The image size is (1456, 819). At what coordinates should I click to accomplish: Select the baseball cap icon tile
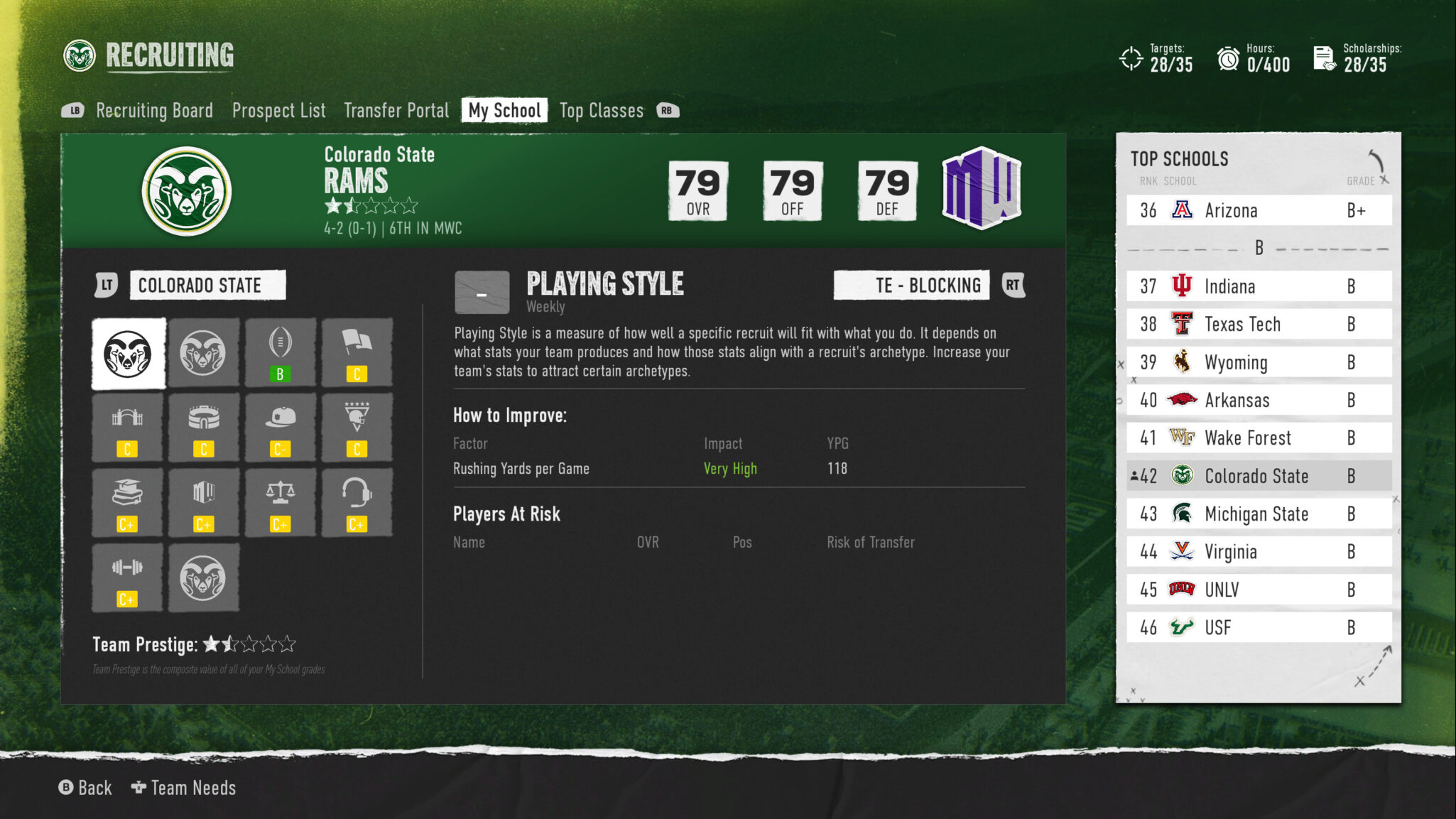point(280,428)
